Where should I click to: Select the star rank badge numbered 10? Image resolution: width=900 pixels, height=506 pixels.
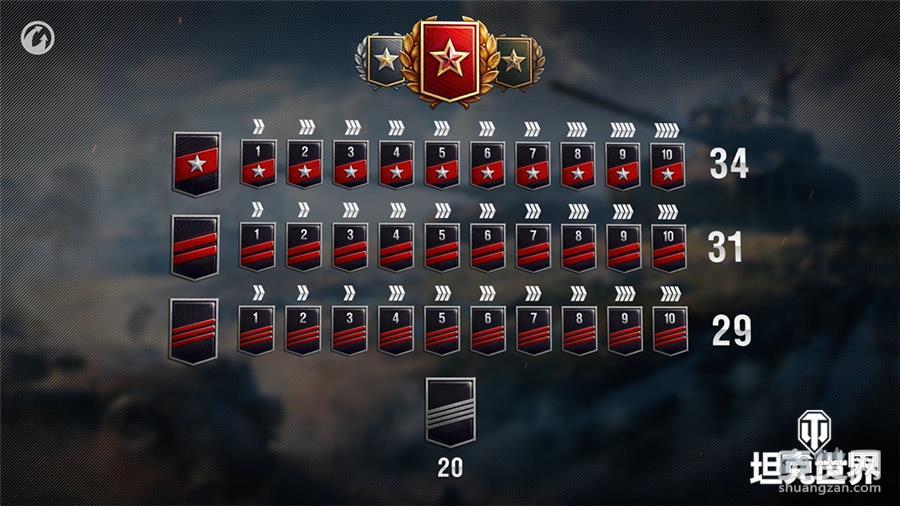coord(669,163)
